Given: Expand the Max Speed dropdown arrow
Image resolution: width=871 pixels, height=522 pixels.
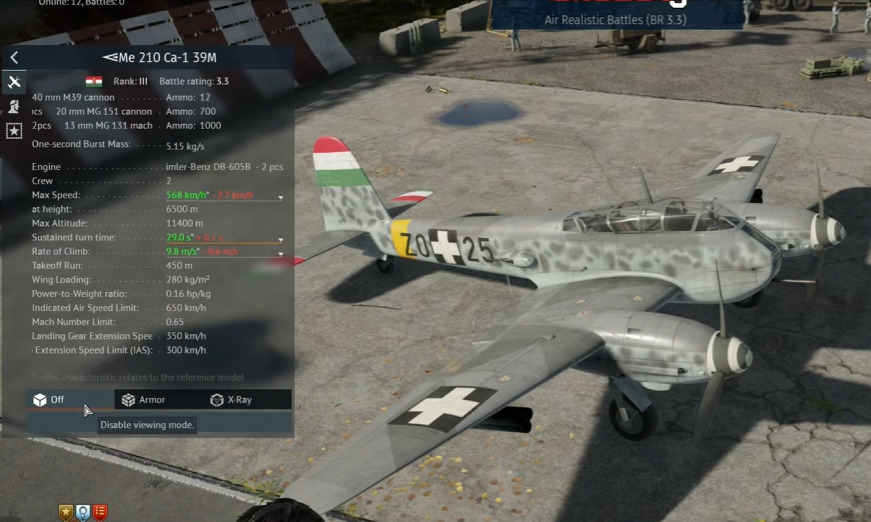Looking at the screenshot, I should [x=280, y=196].
